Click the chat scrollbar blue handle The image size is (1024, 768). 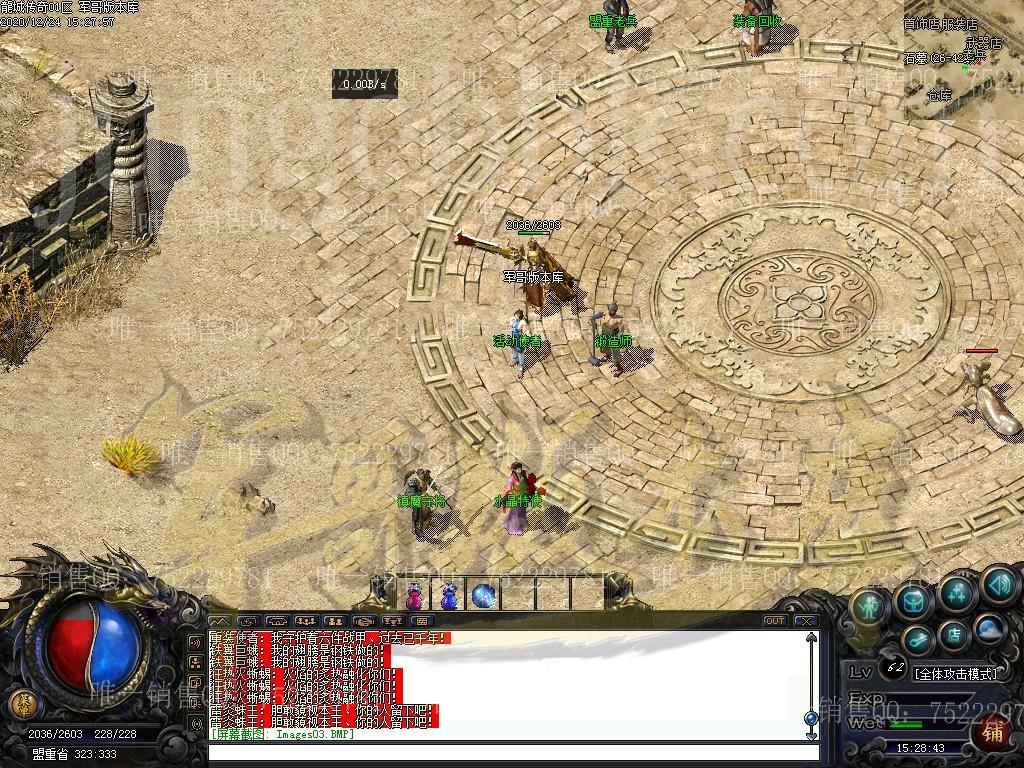point(811,717)
